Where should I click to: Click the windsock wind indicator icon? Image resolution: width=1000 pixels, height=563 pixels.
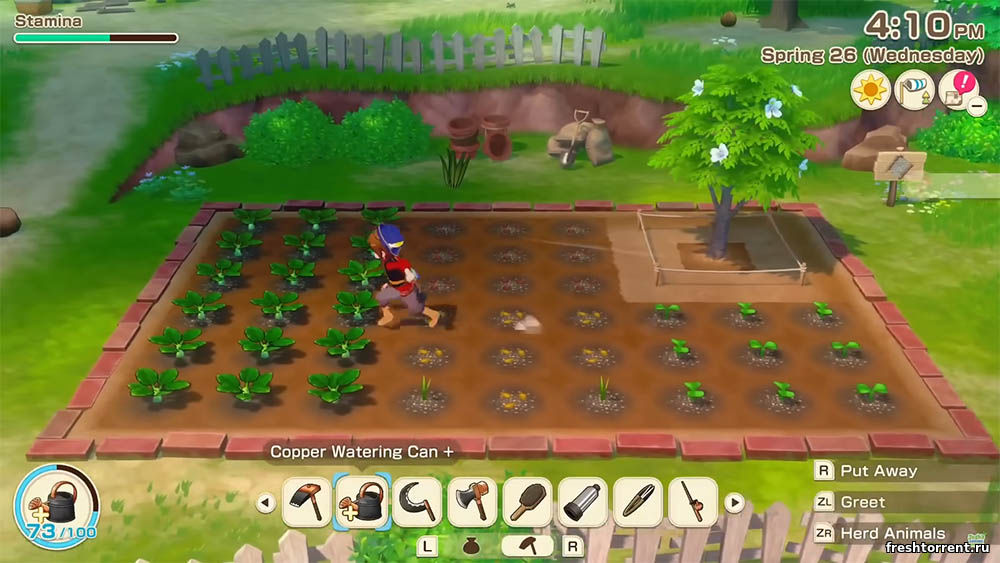pos(914,90)
